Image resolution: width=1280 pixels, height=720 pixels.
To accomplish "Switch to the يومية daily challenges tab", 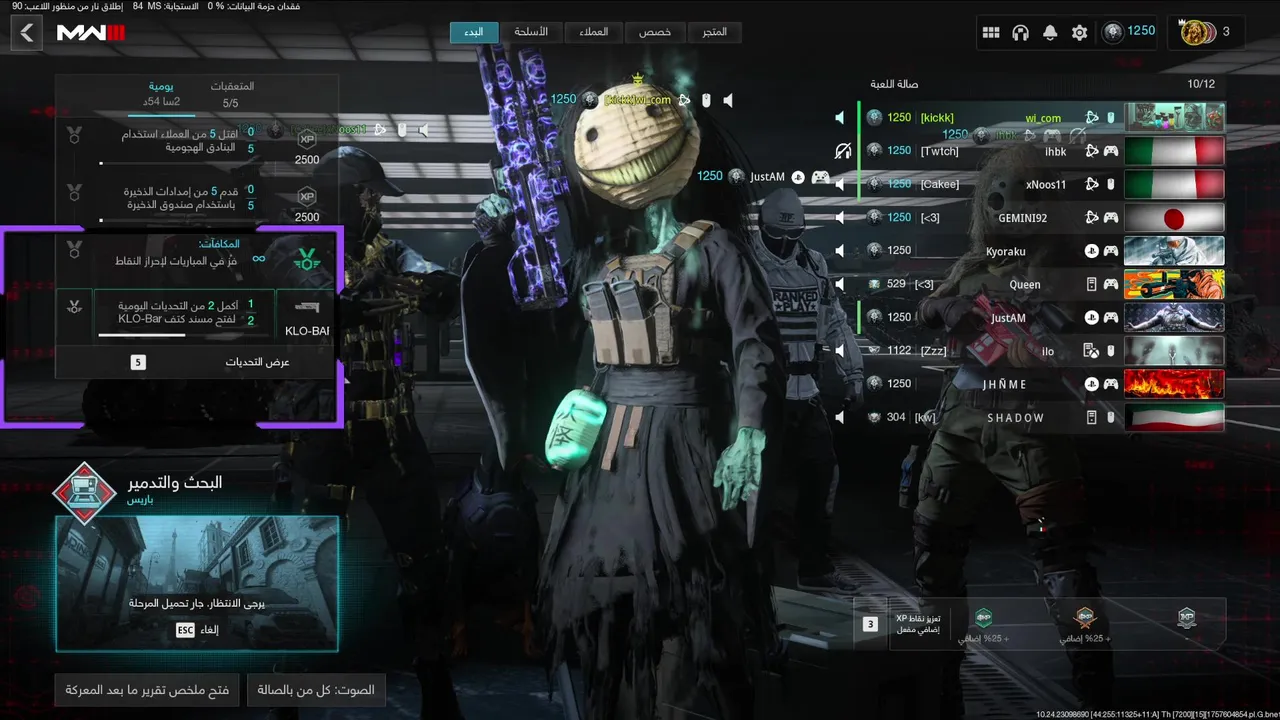I will point(160,94).
